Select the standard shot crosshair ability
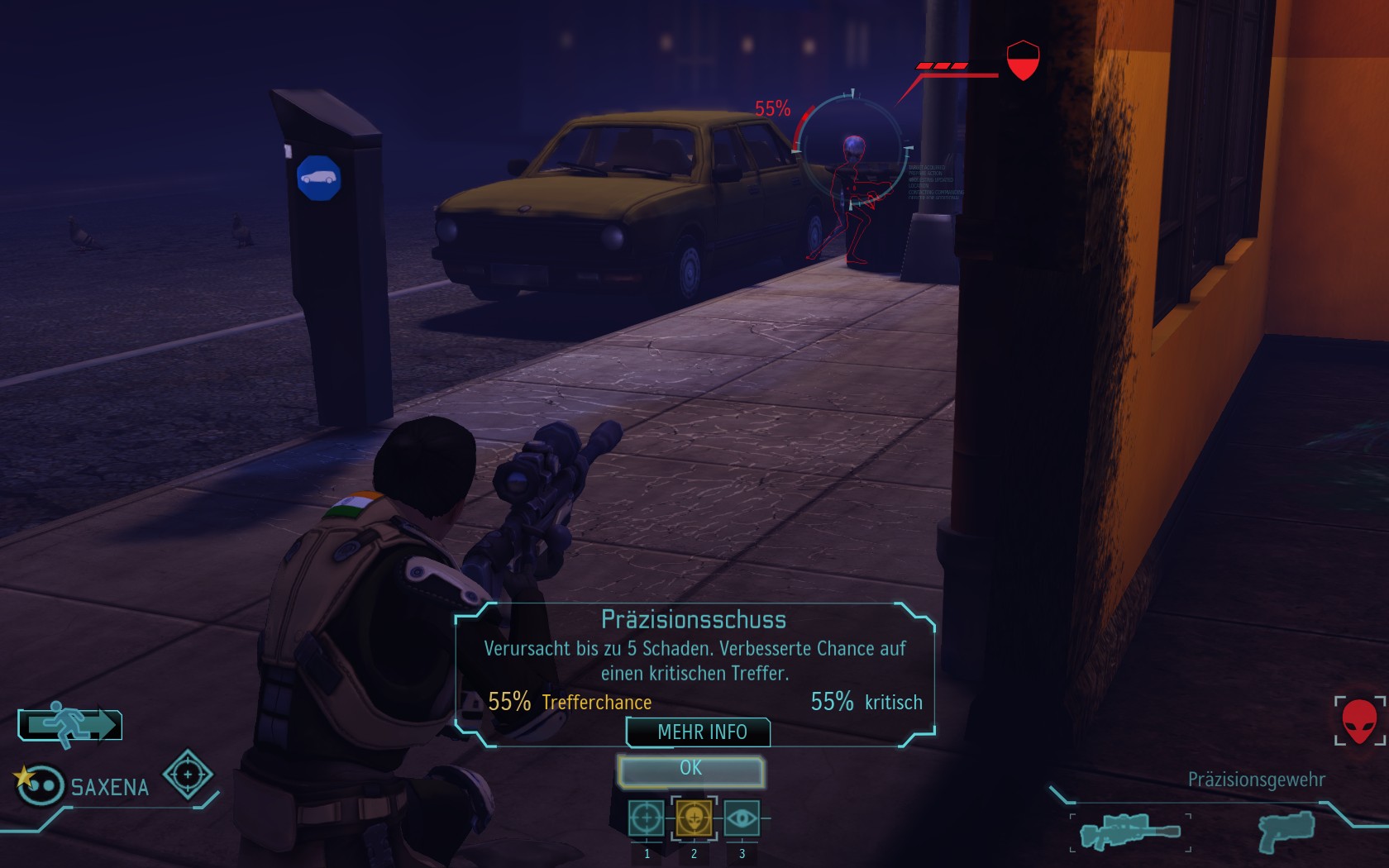 [646, 818]
